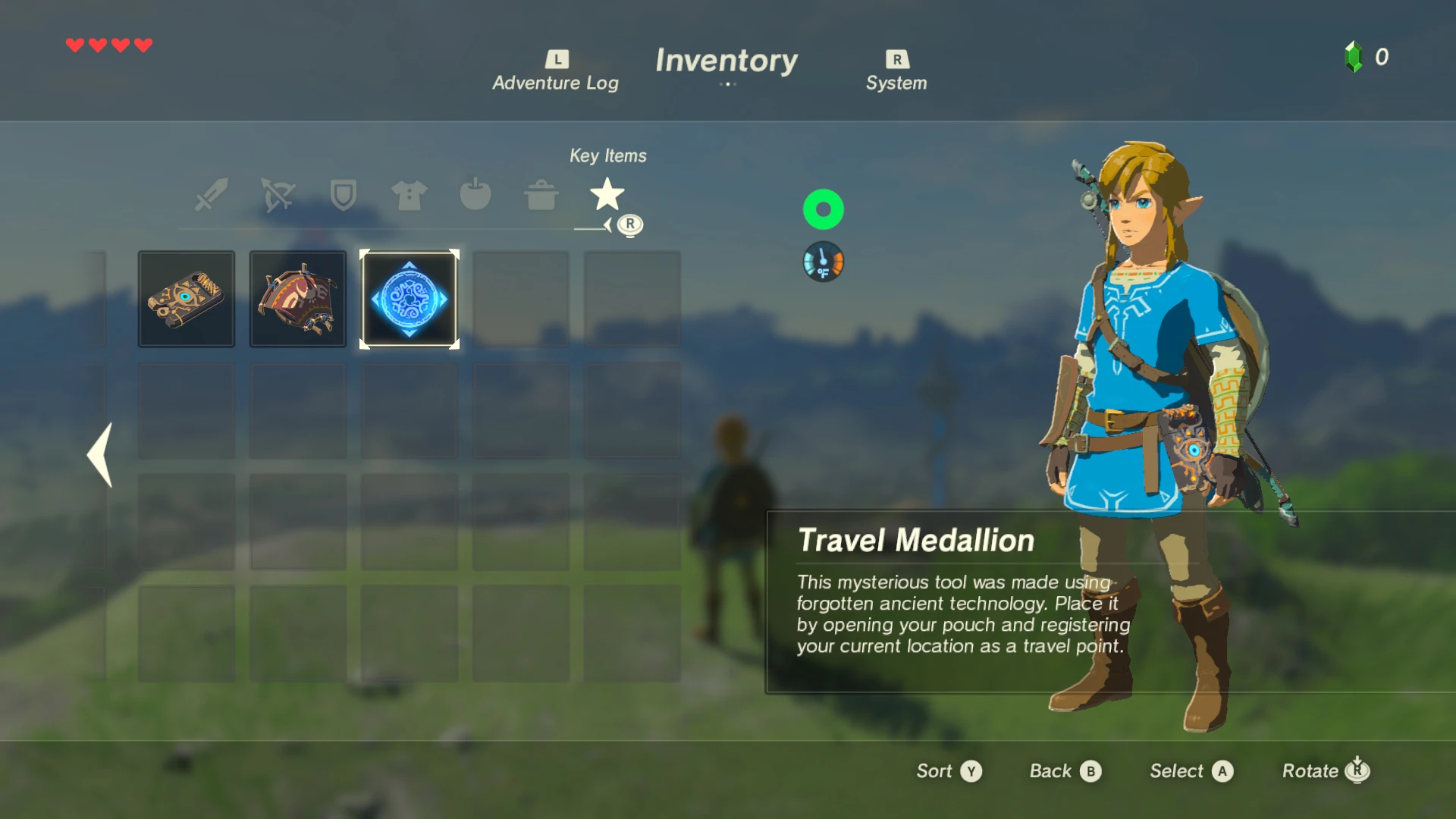Select the Key Items star icon
Viewport: 1456px width, 819px height.
click(607, 195)
